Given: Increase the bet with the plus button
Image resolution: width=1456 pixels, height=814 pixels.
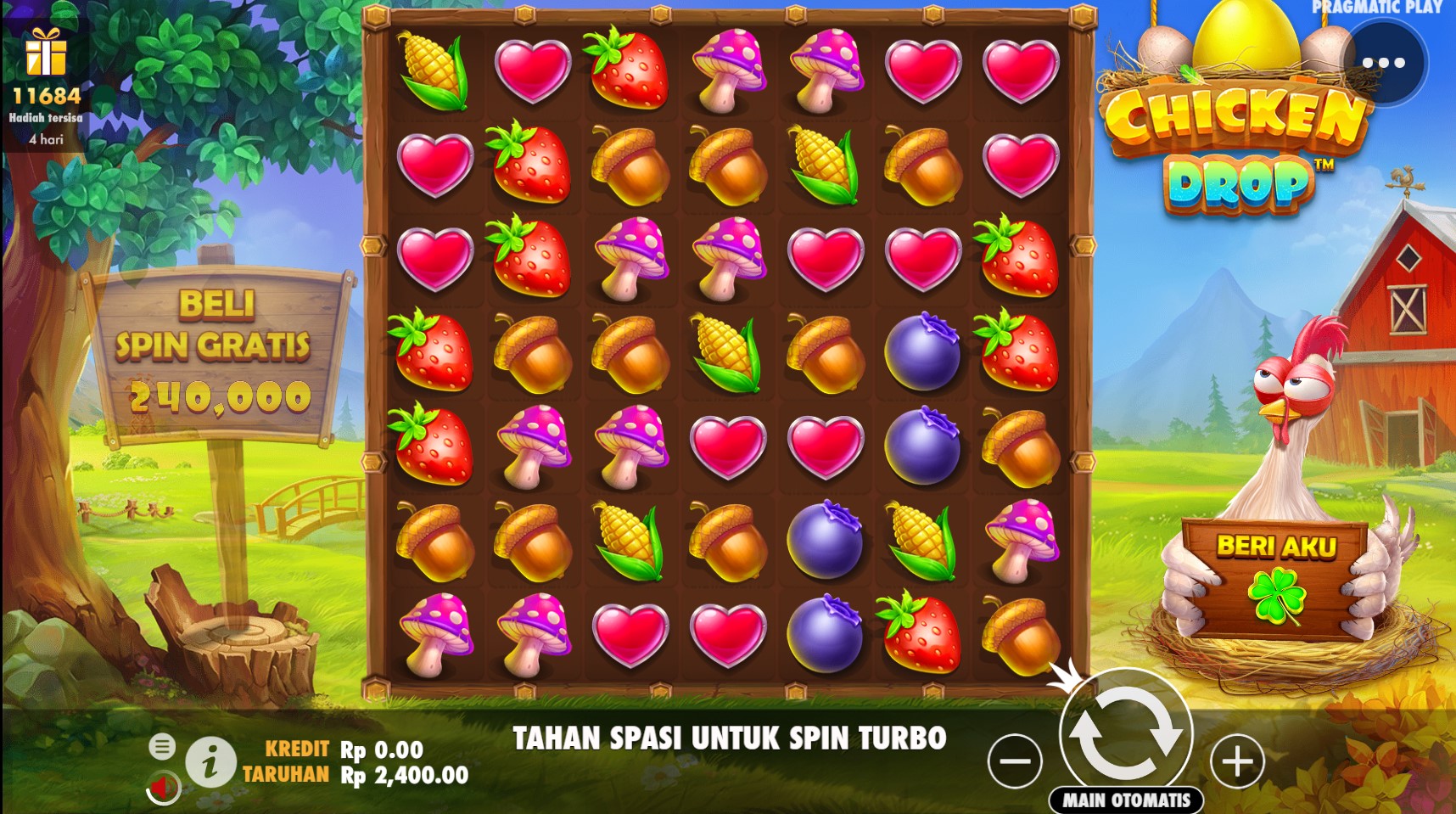Looking at the screenshot, I should point(1237,761).
